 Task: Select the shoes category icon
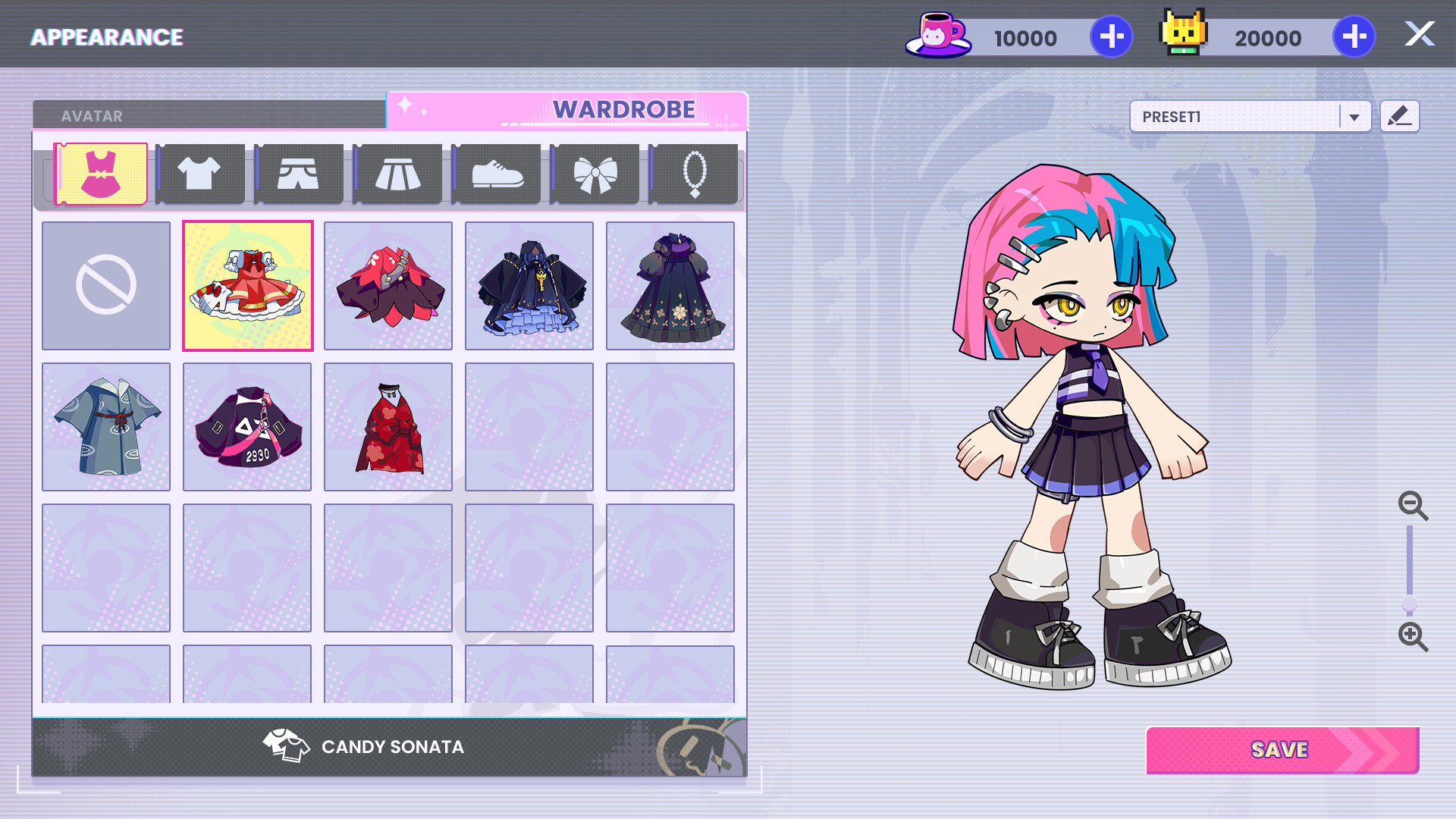pos(496,173)
